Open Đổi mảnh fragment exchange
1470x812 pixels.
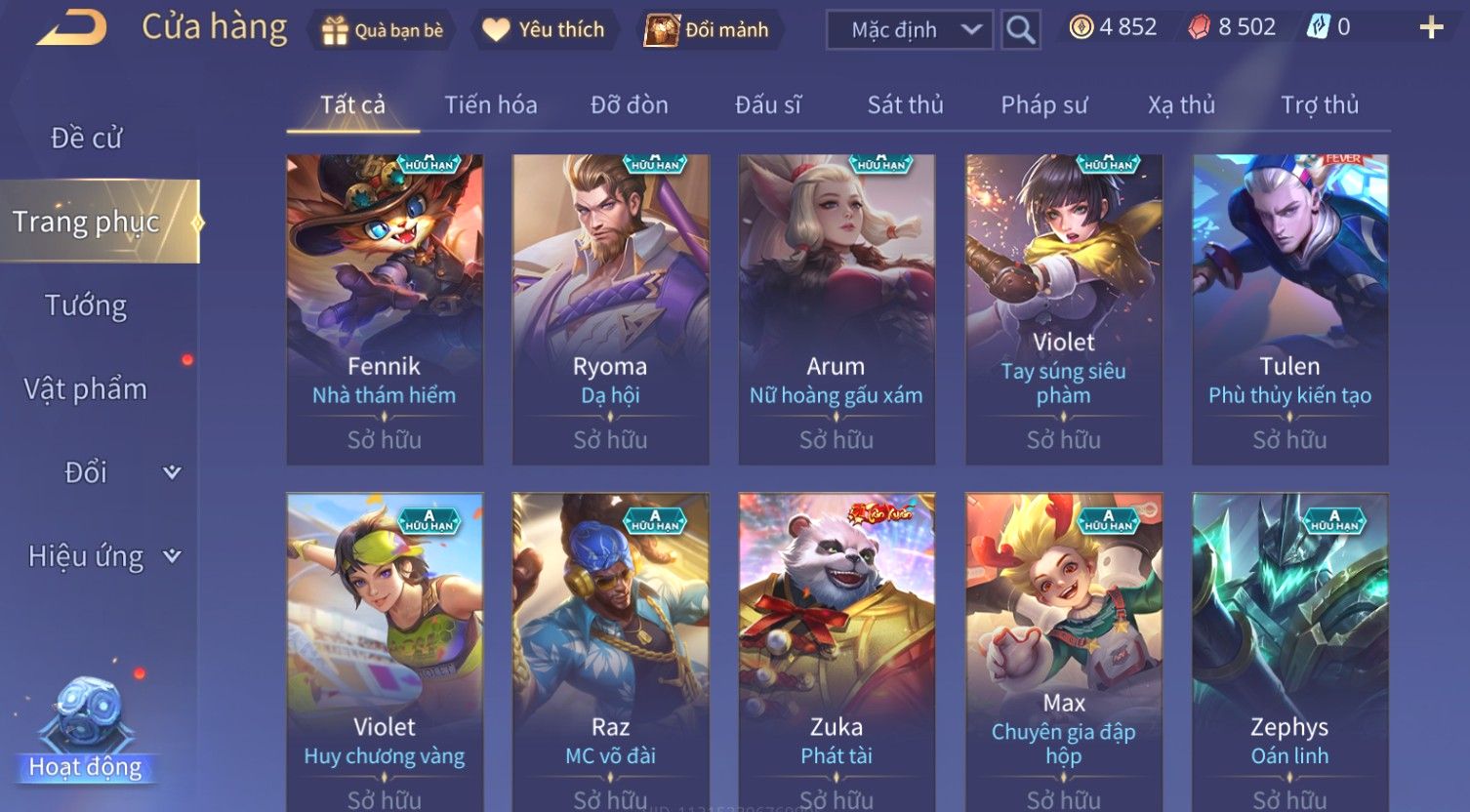point(708,30)
